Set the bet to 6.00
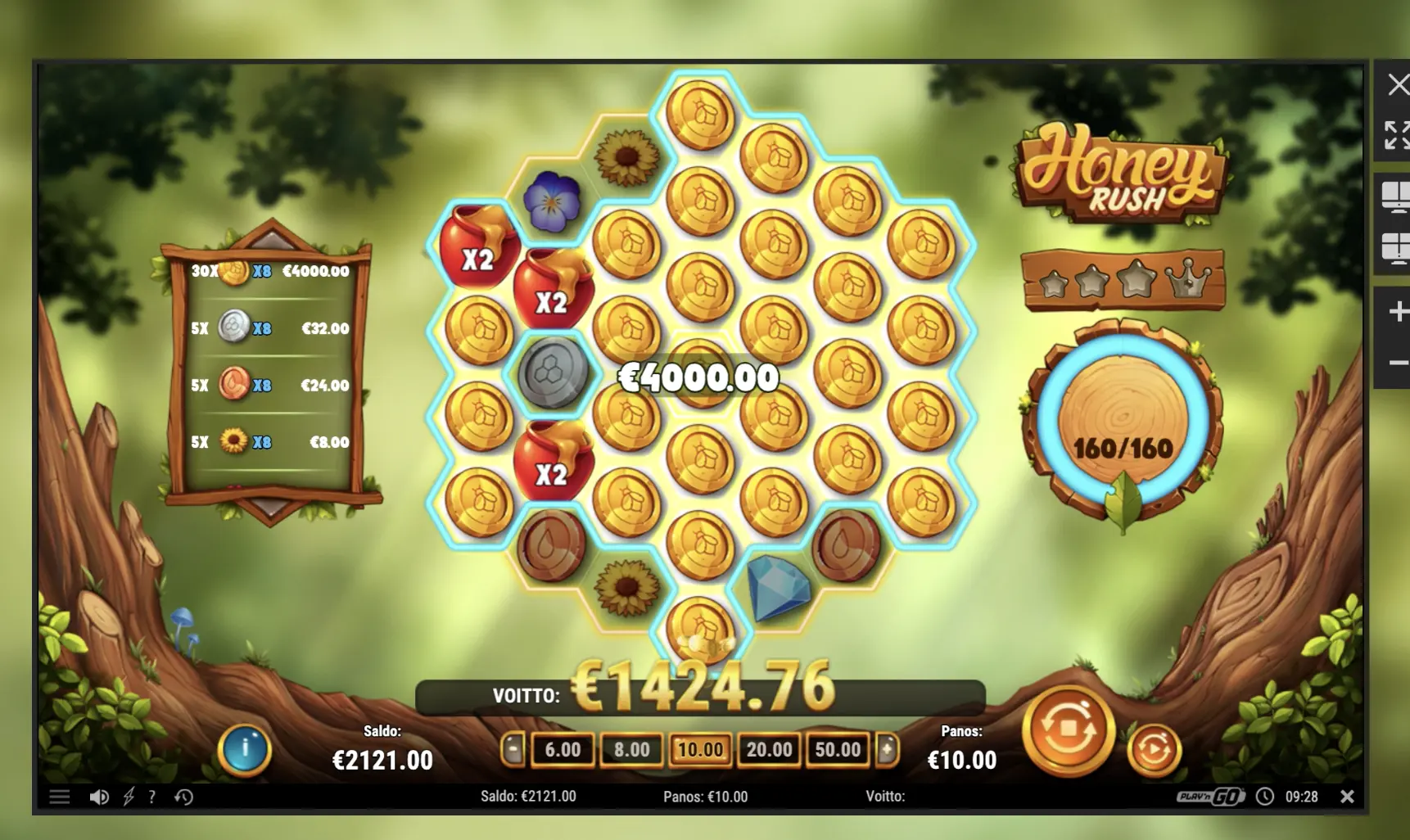 (563, 749)
